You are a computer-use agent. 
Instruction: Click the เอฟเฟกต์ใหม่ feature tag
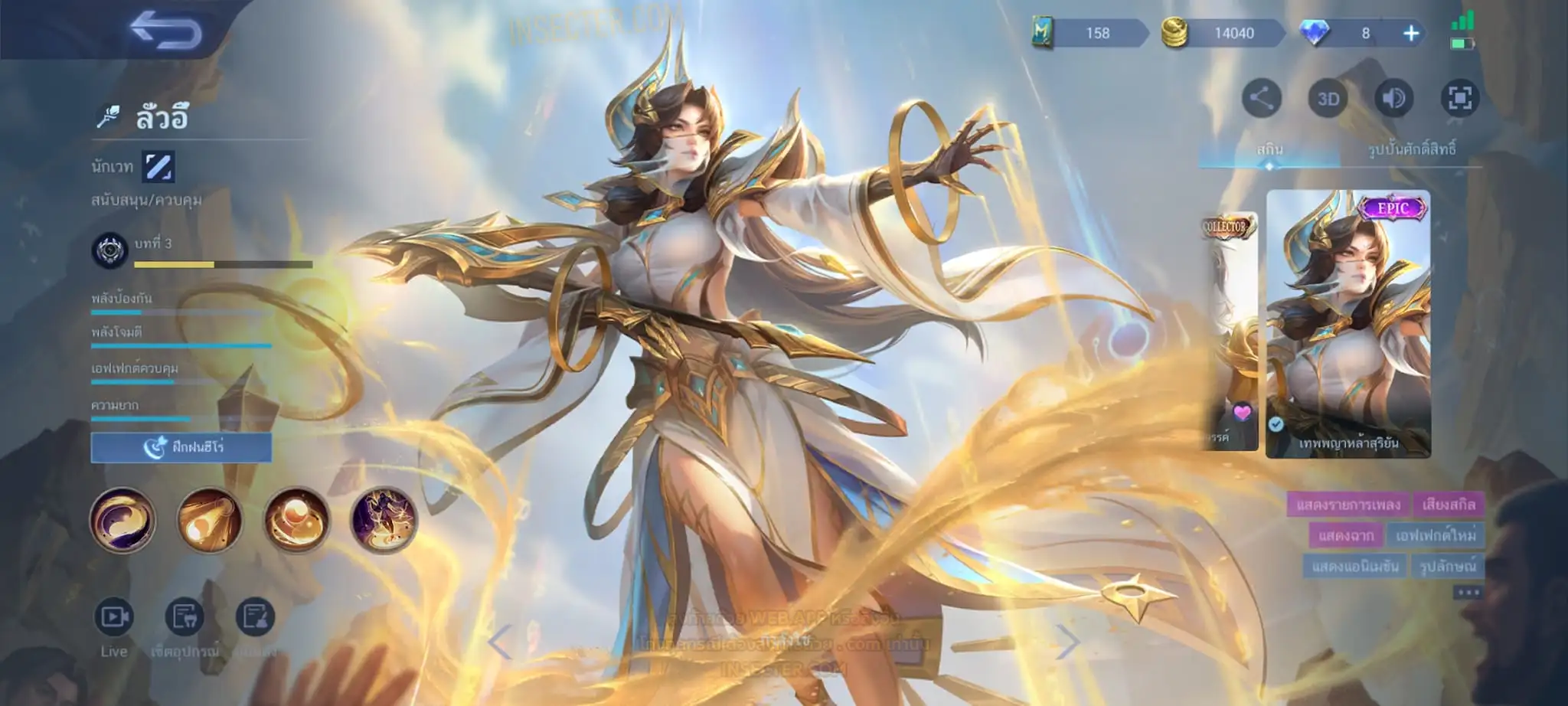tap(1436, 535)
